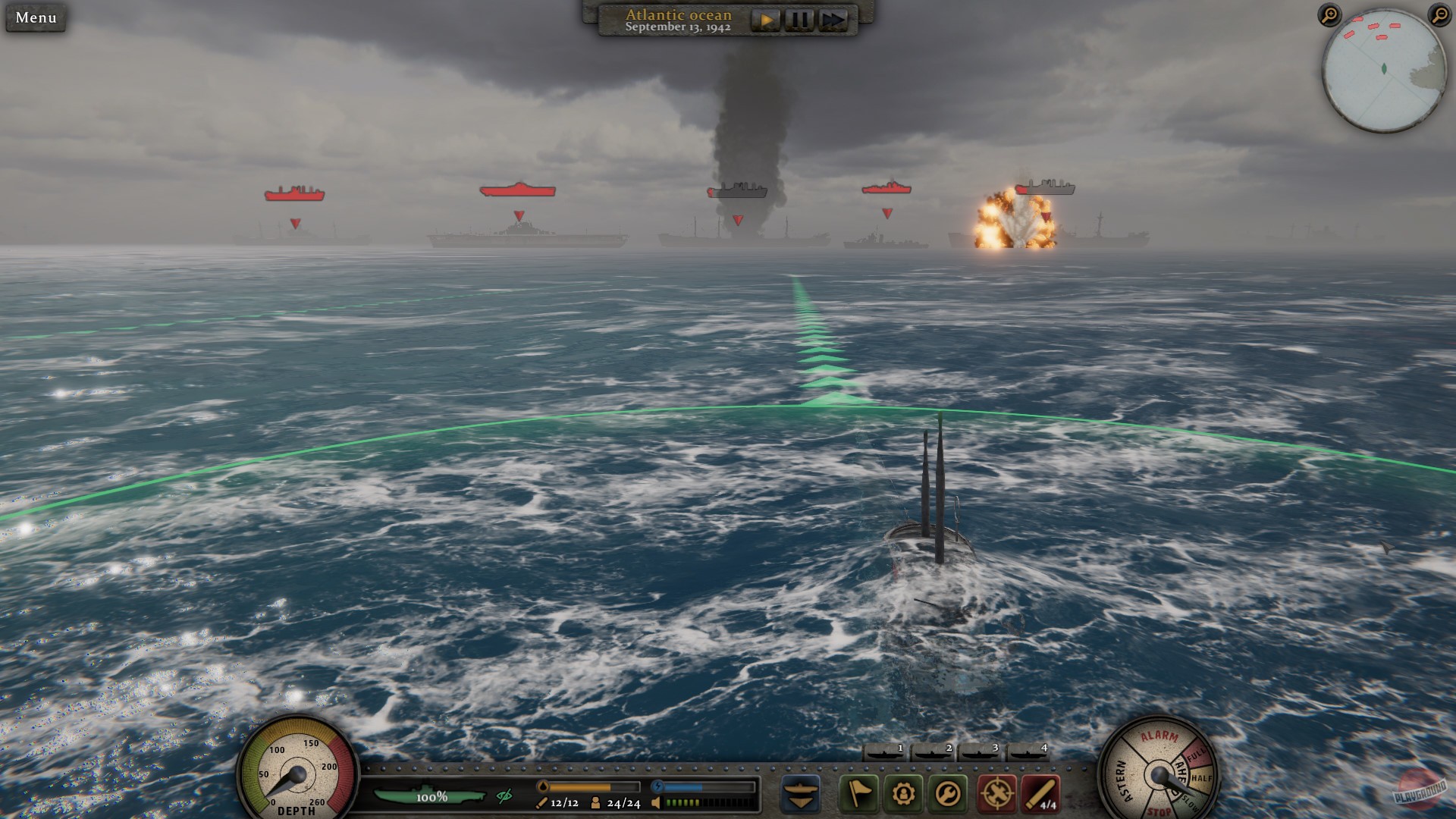The image size is (1456, 819).
Task: Zoom in on the minimap
Action: pos(1329,15)
